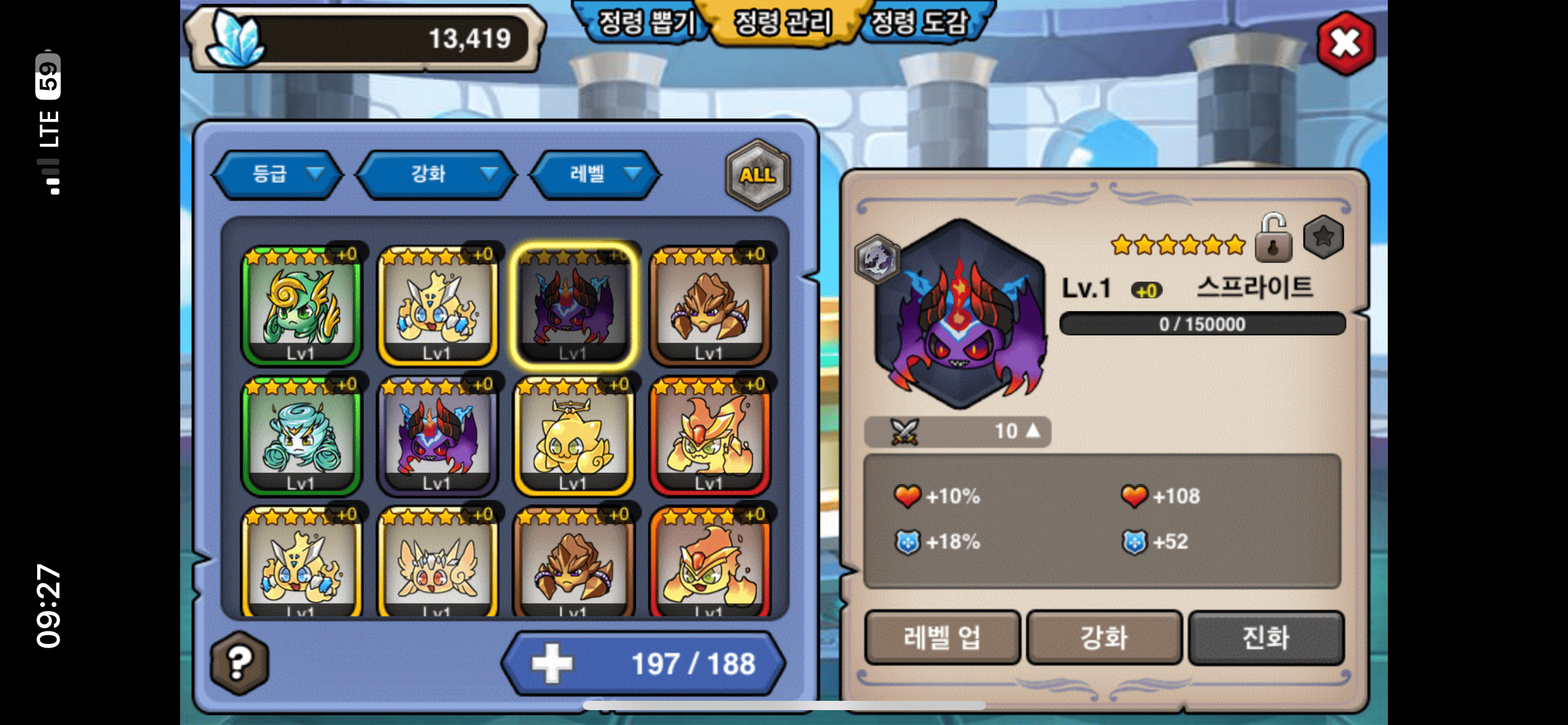Click the 레벨 업 button
The height and width of the screenshot is (725, 1568).
(942, 638)
